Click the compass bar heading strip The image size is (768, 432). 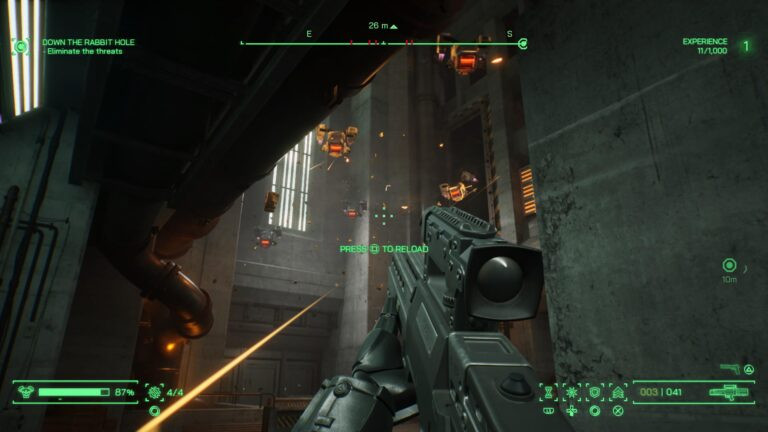pyautogui.click(x=381, y=43)
